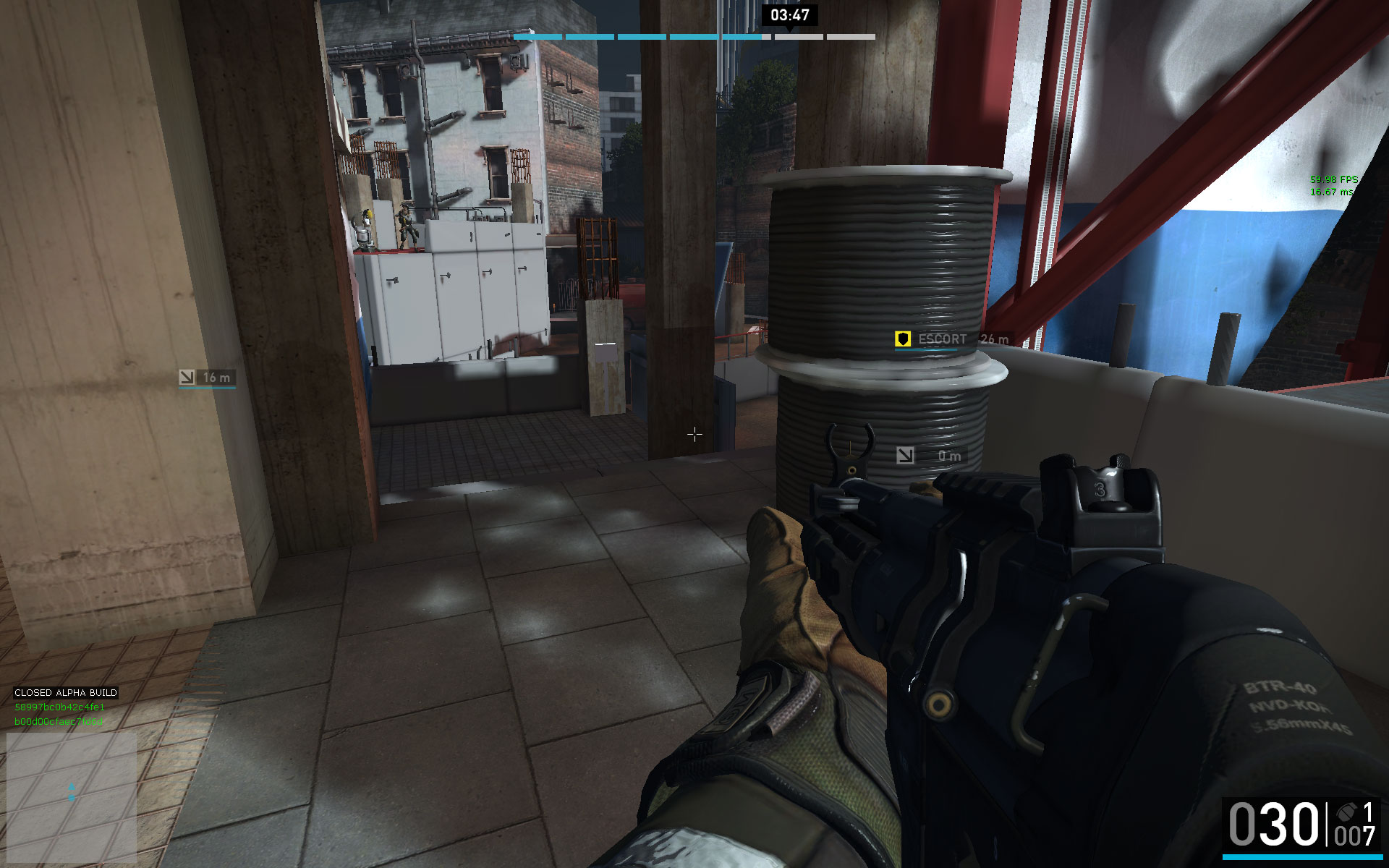Image resolution: width=1389 pixels, height=868 pixels.
Task: Select the grenade icon beside the ammo count
Action: coord(1346,813)
